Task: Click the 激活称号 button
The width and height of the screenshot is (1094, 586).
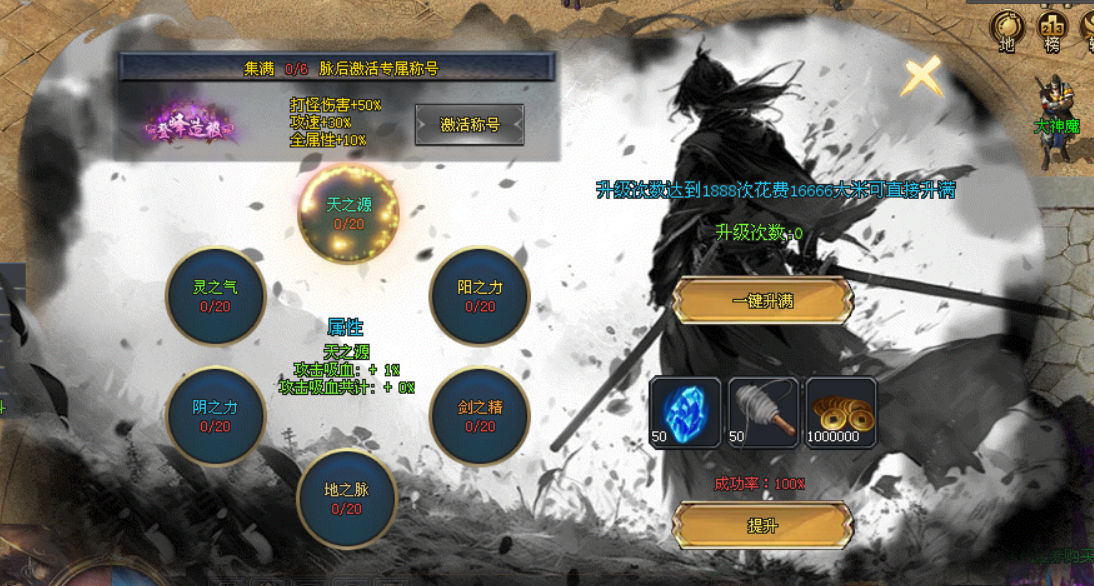Action: 469,125
